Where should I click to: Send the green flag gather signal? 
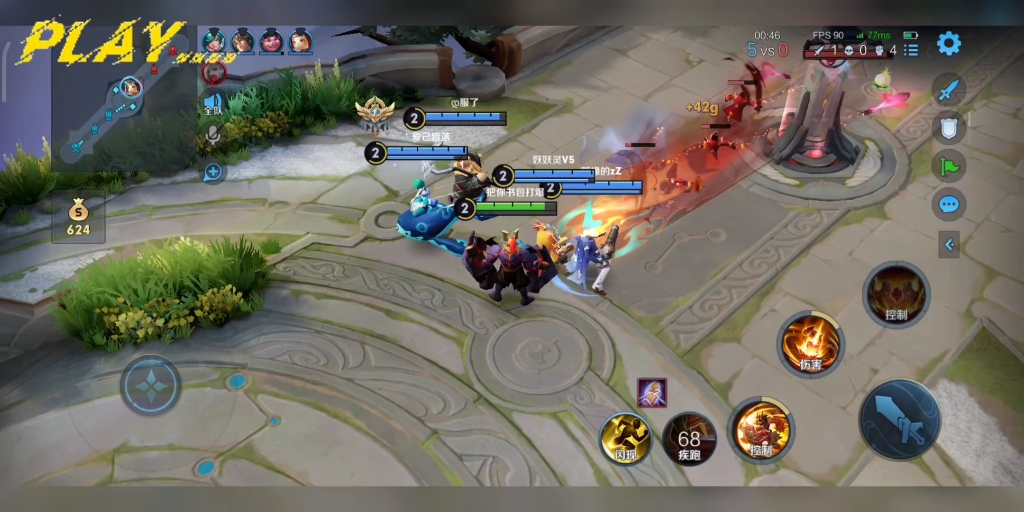948,165
